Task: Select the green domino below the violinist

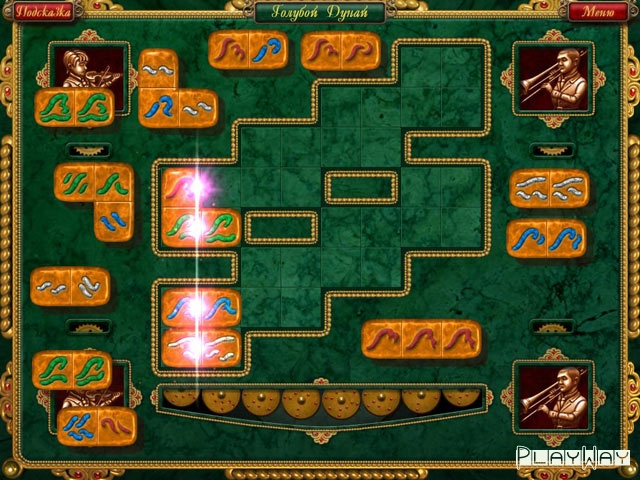Action: pos(75,108)
